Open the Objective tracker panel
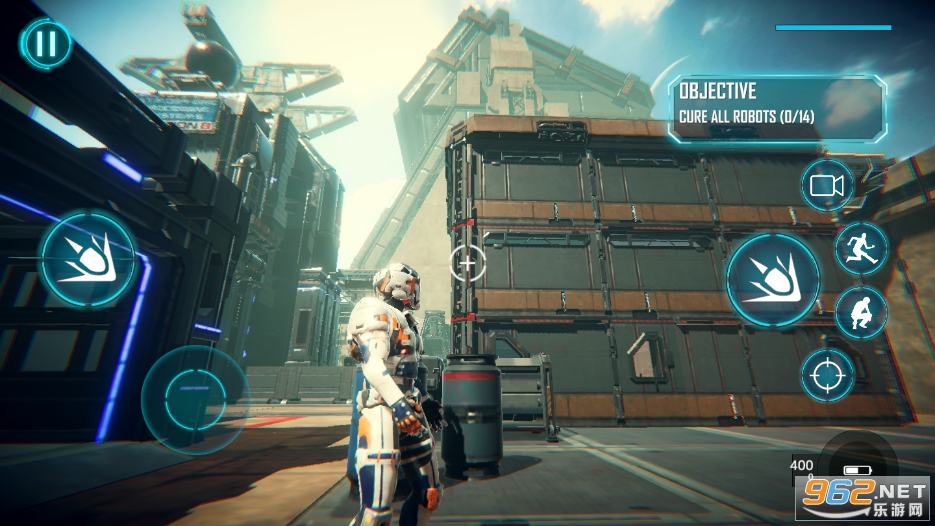 tap(777, 107)
